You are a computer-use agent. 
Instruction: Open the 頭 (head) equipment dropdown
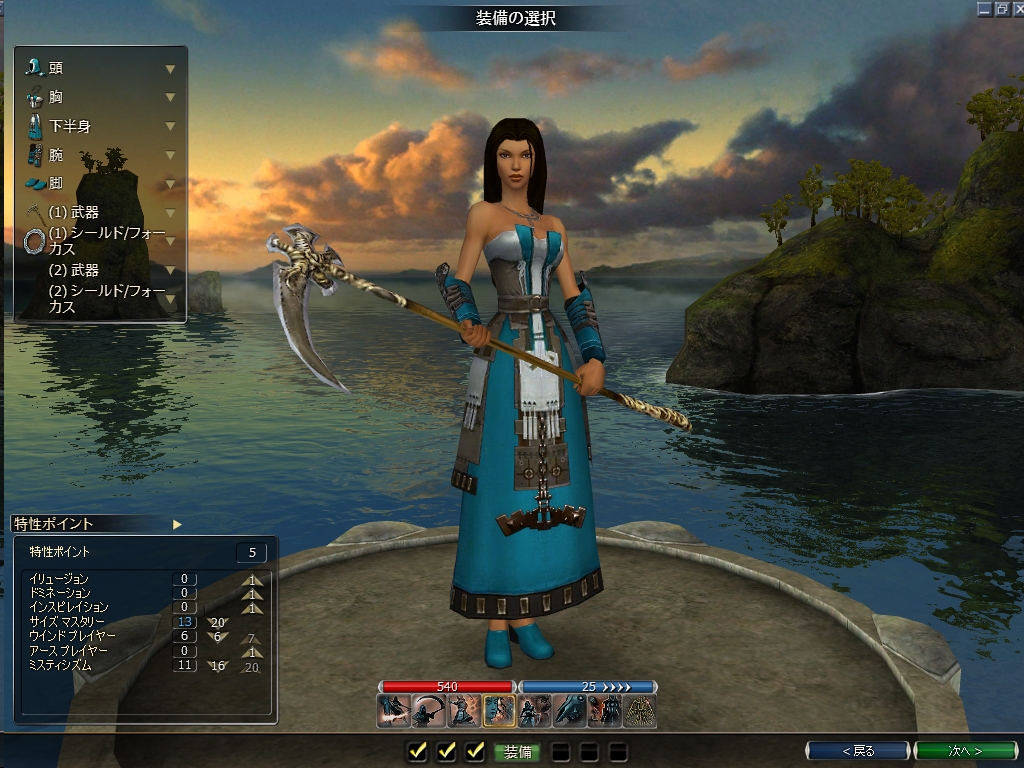170,69
